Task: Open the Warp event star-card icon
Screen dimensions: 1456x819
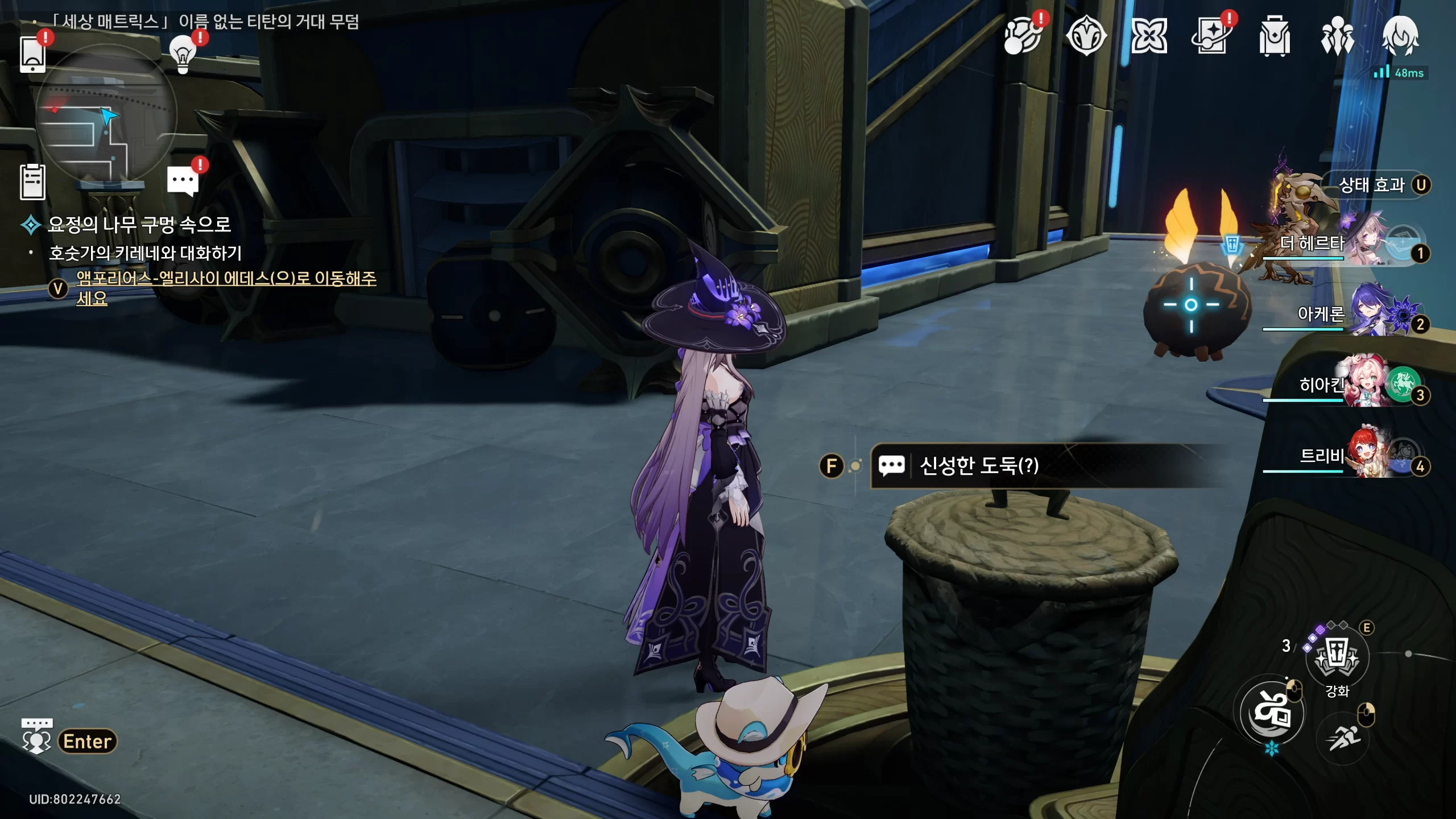Action: click(x=1211, y=36)
